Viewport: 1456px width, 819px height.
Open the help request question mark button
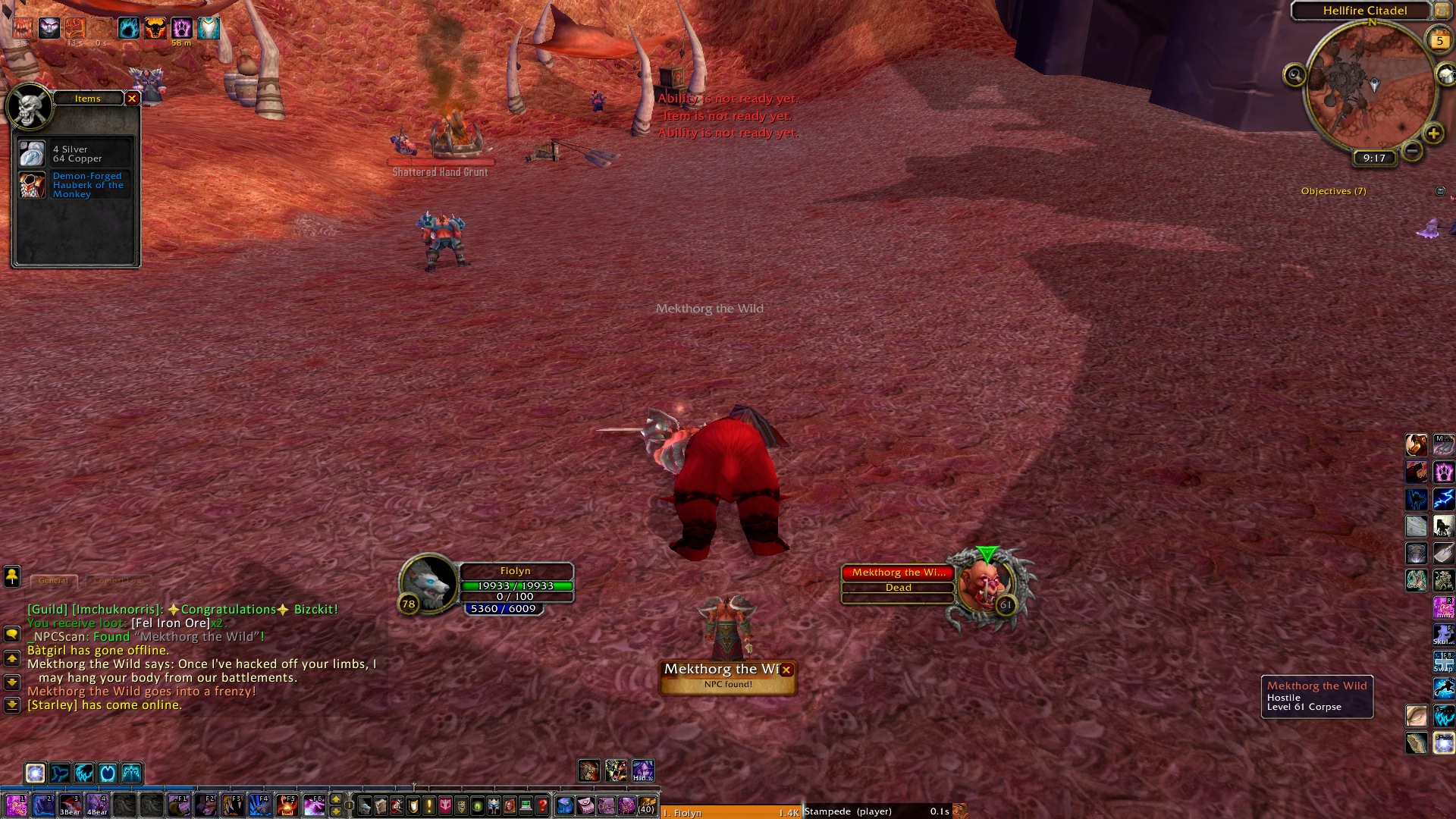[x=542, y=805]
